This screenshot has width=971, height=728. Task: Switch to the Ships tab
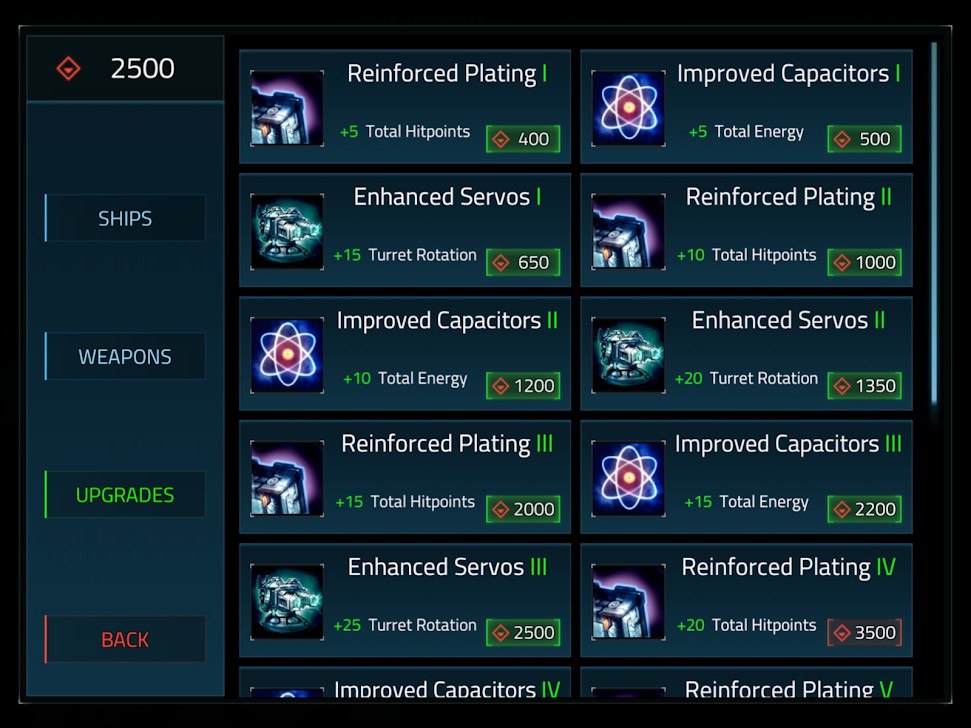click(x=125, y=218)
